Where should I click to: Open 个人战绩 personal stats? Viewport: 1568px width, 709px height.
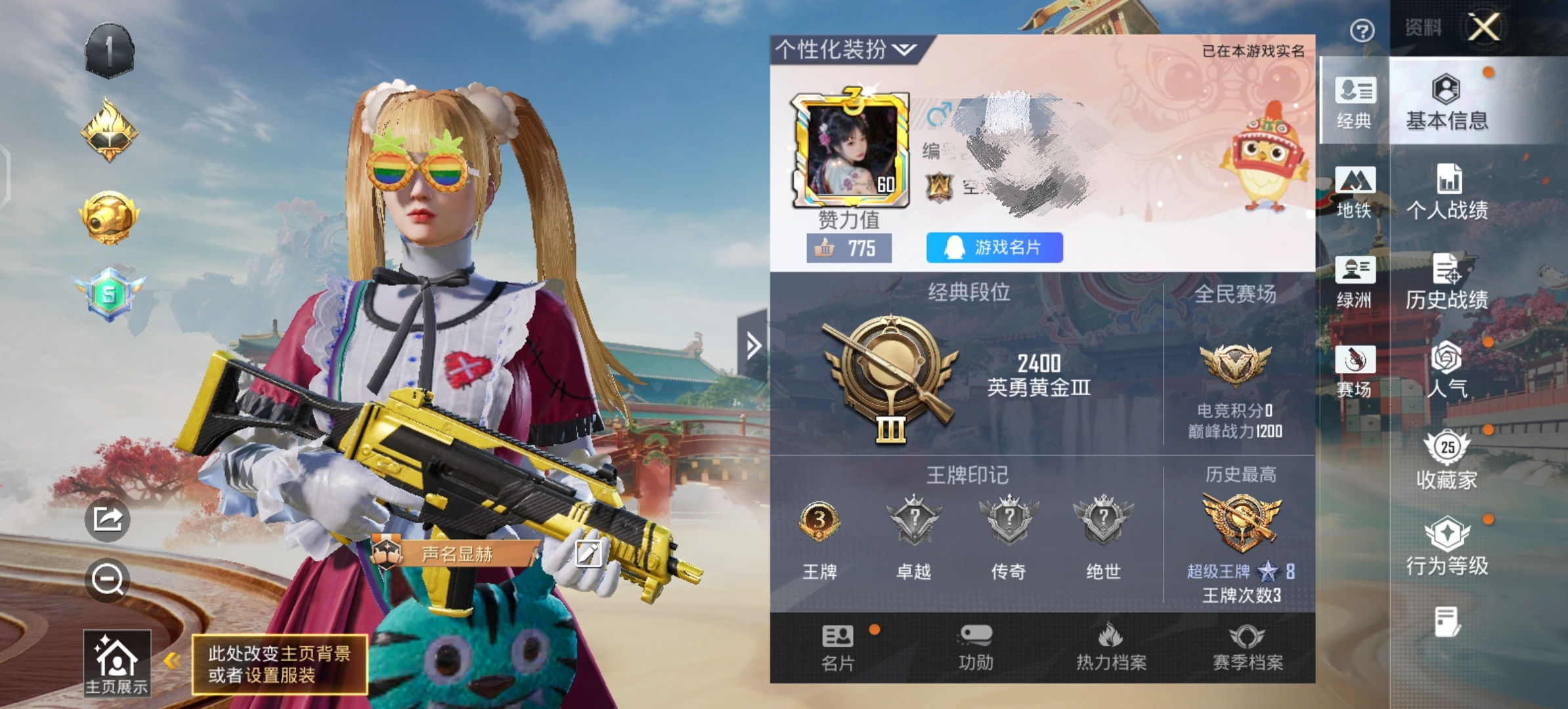click(1447, 192)
